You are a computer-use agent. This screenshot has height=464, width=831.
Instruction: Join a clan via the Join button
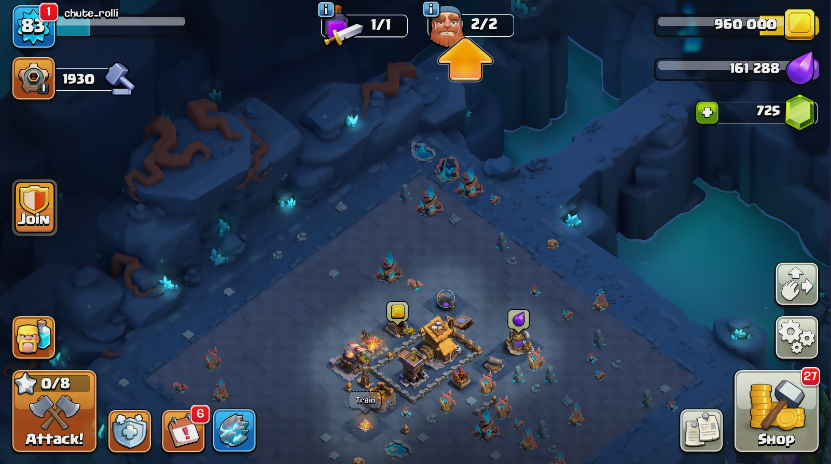[x=34, y=208]
